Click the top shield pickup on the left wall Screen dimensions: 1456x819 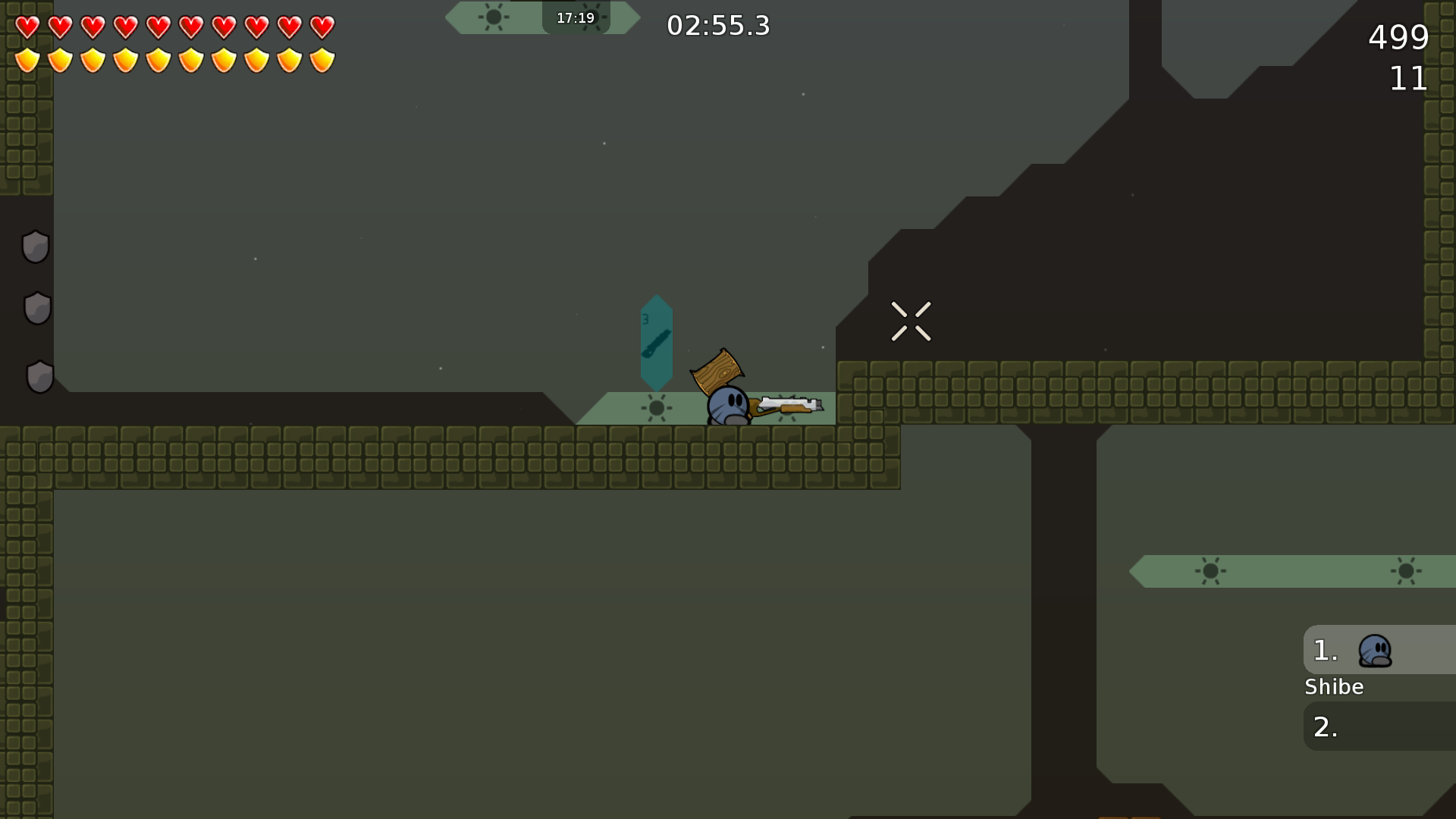[35, 247]
